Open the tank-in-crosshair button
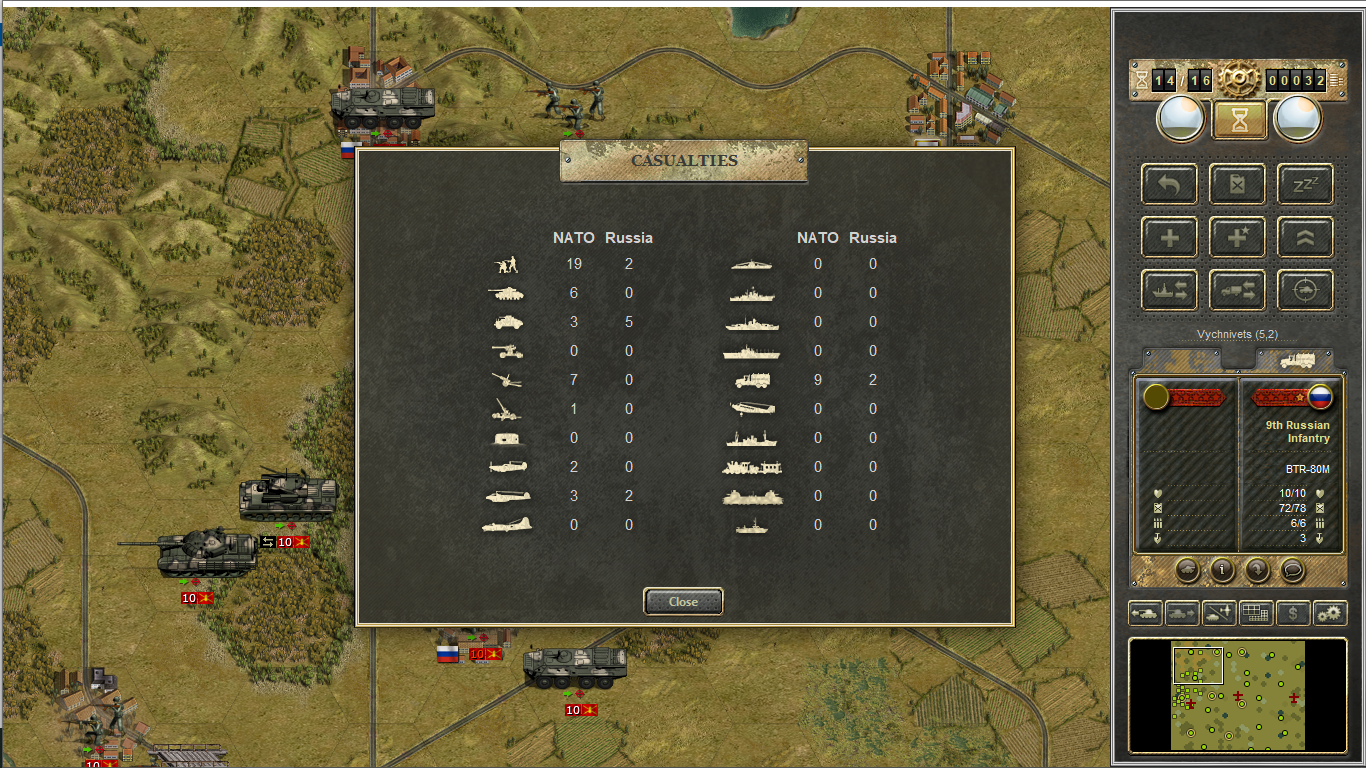This screenshot has width=1366, height=768. (x=1305, y=290)
